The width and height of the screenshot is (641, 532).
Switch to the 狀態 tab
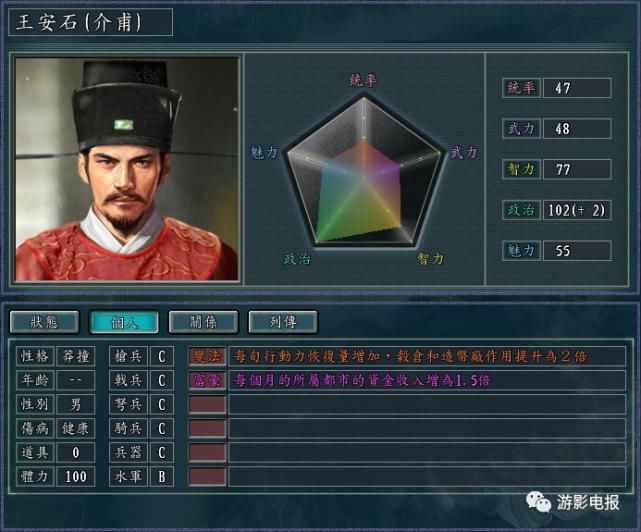44,322
